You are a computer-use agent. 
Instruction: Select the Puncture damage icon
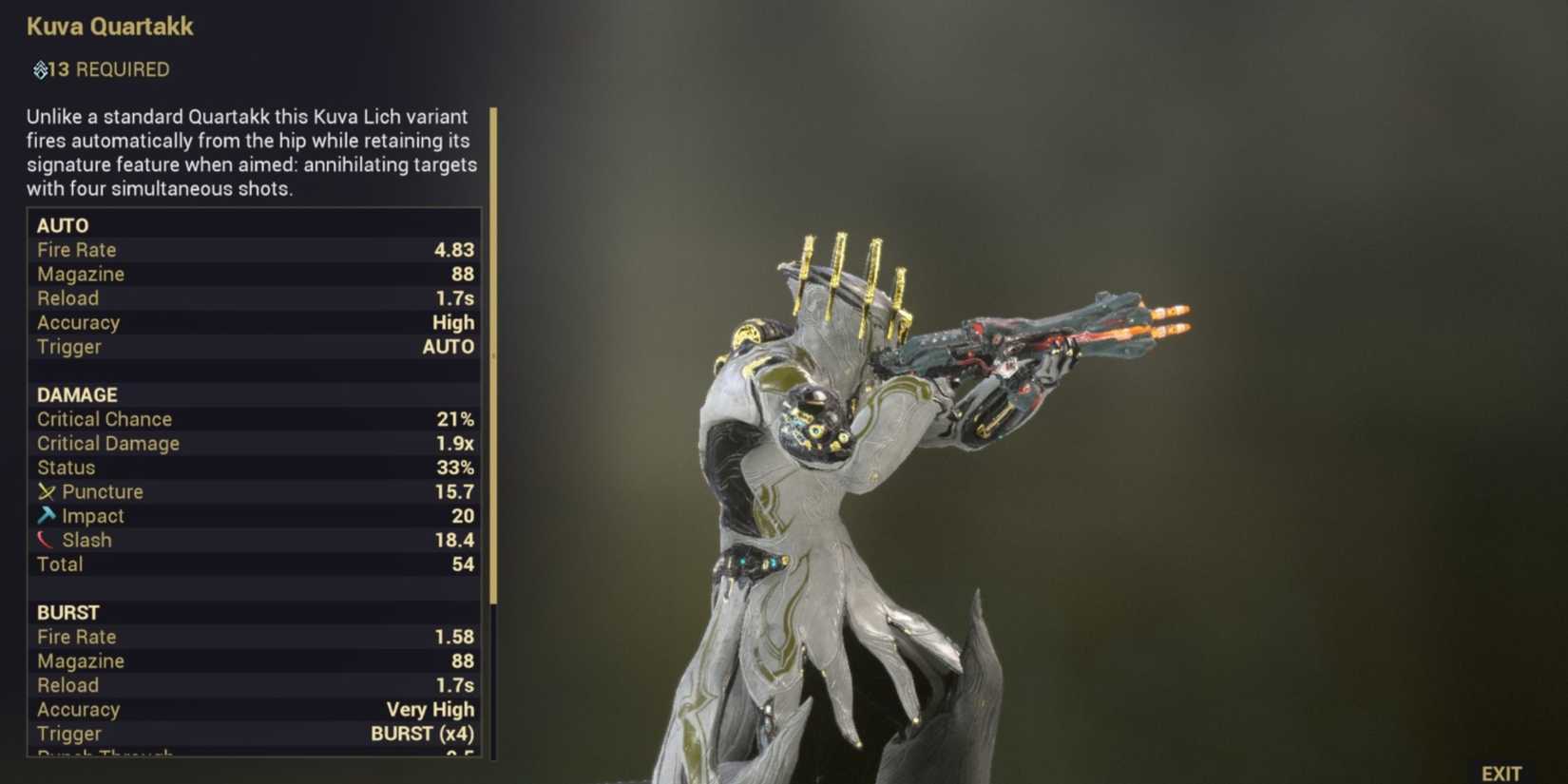click(x=46, y=492)
